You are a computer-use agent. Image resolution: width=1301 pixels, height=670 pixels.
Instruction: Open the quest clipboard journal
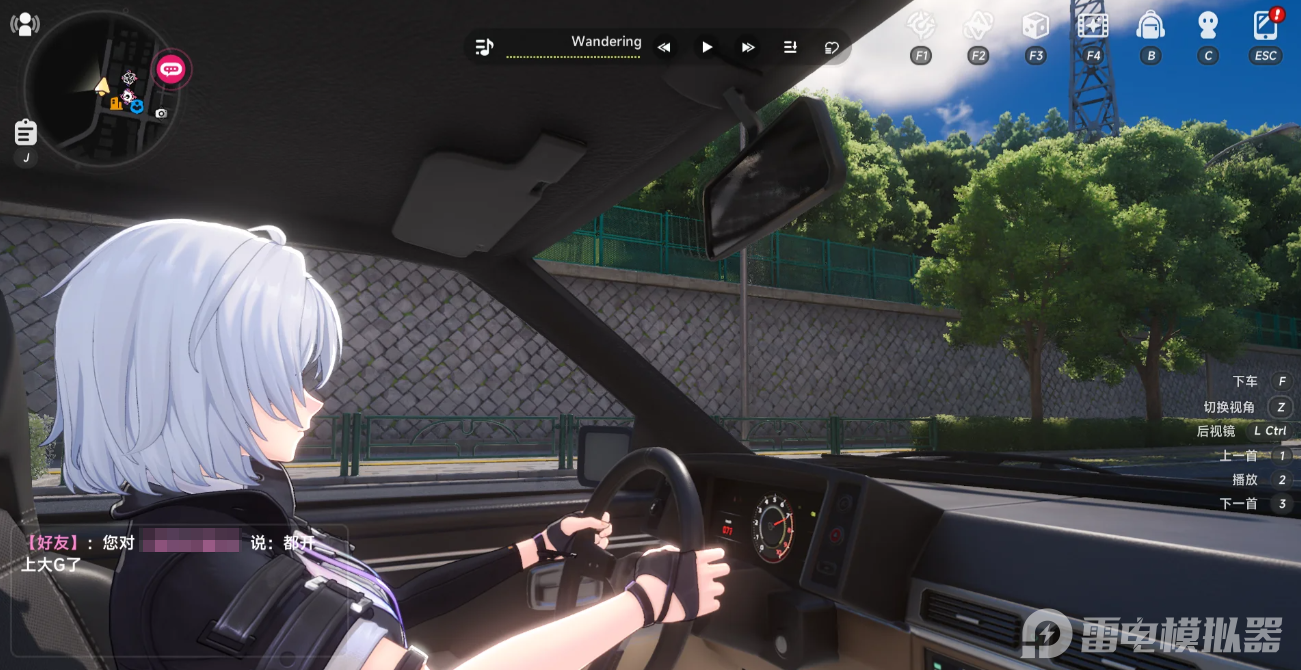tap(26, 132)
